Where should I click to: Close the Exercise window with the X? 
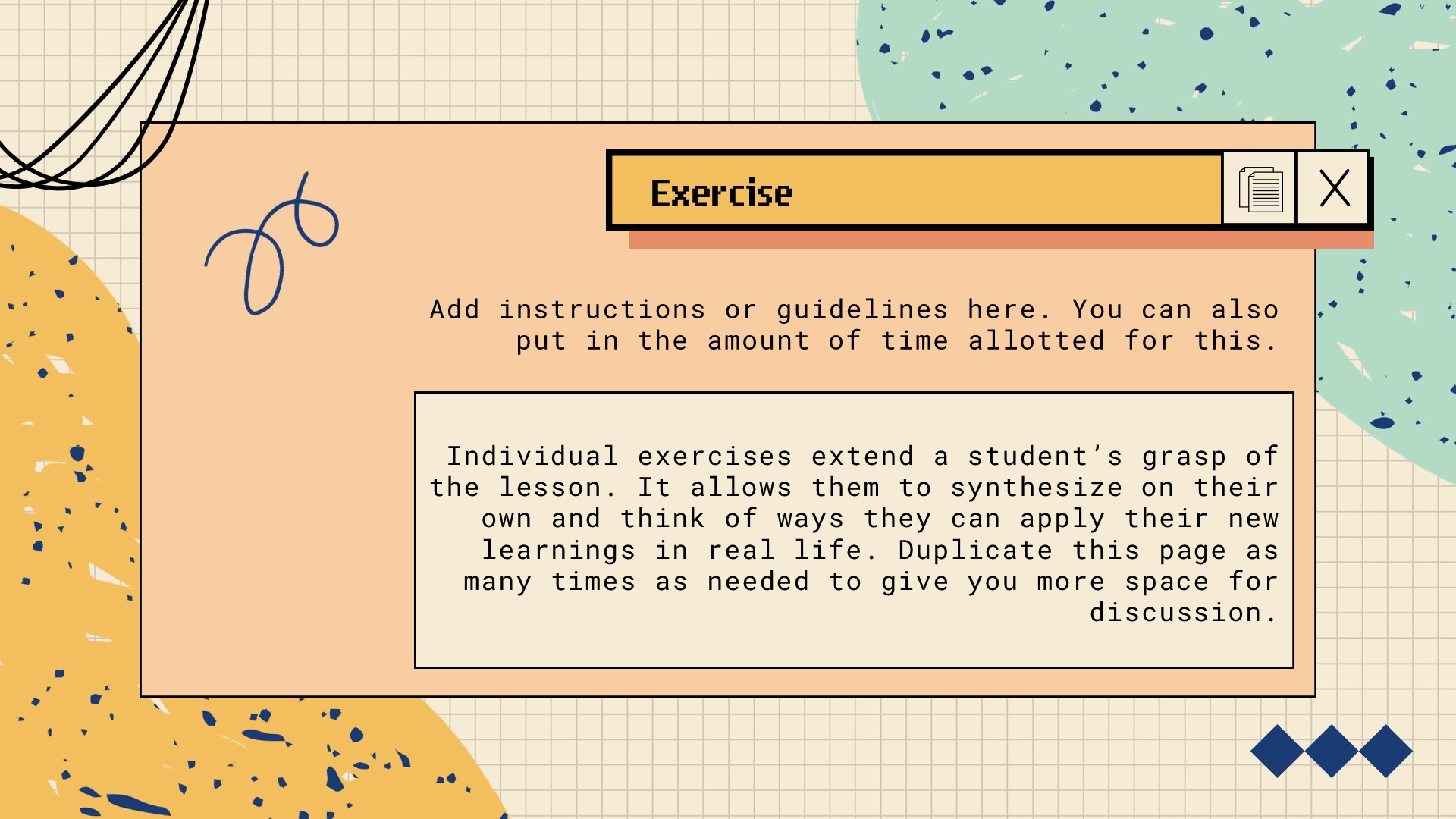coord(1334,189)
